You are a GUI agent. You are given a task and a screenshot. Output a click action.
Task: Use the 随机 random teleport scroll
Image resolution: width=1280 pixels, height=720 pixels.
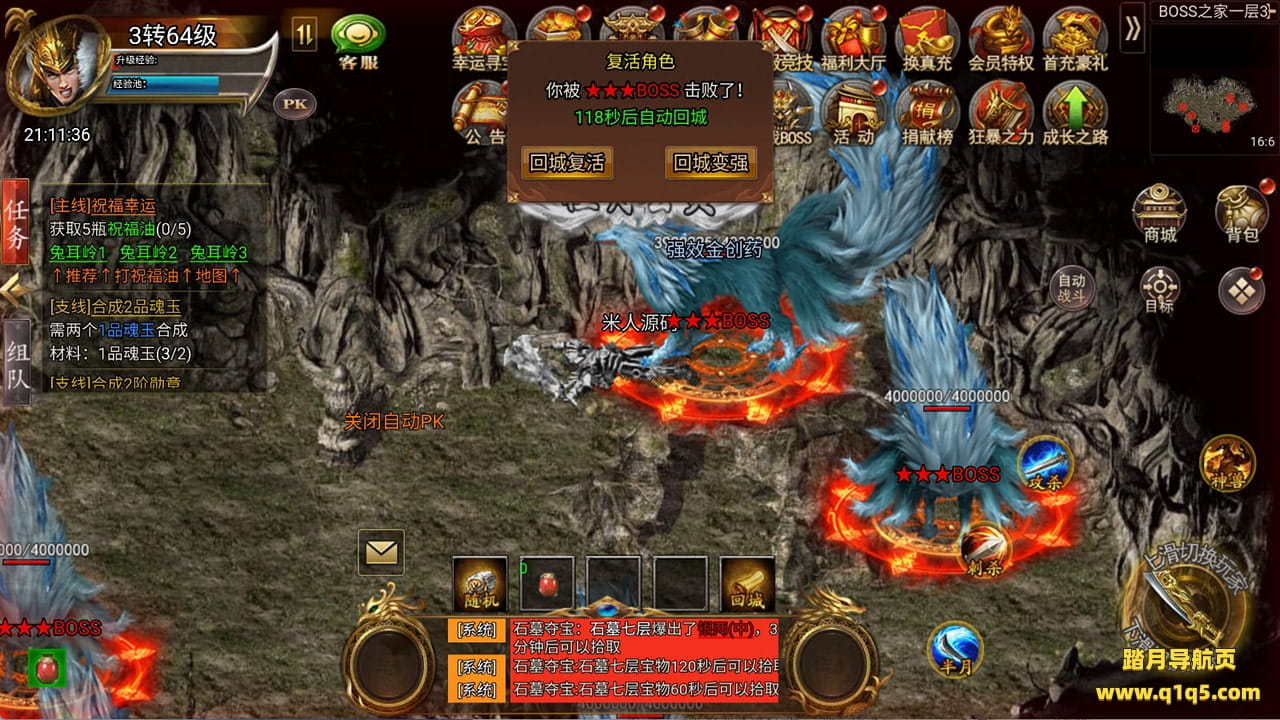point(479,584)
